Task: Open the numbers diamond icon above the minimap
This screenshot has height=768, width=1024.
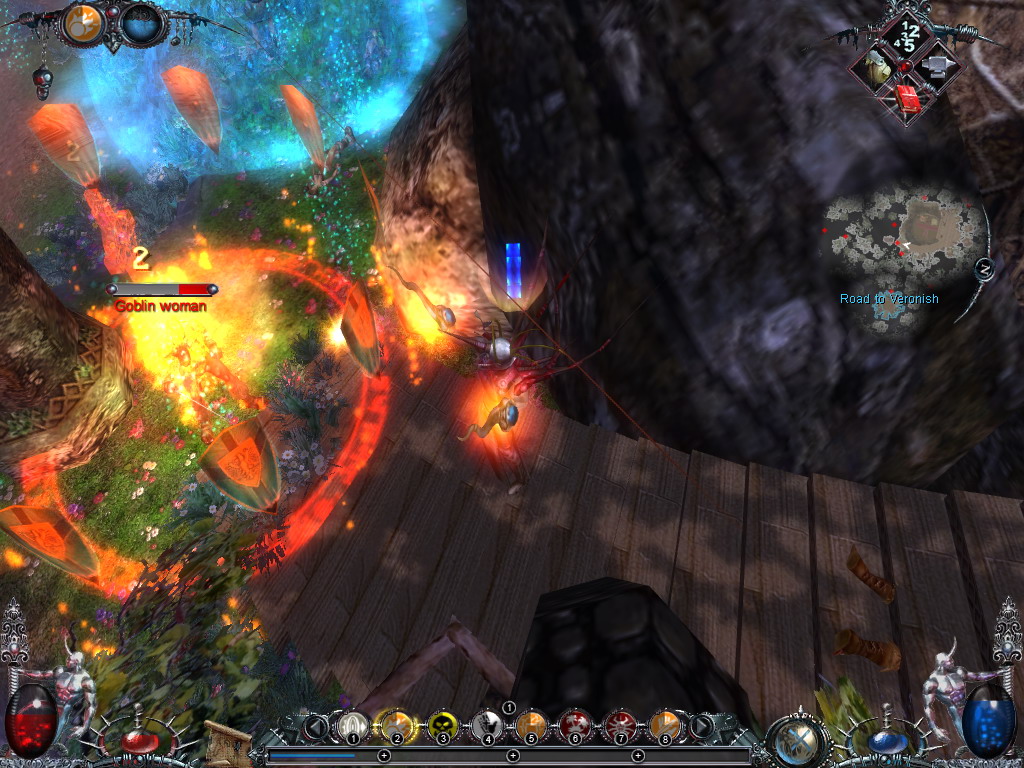Action: click(x=907, y=37)
